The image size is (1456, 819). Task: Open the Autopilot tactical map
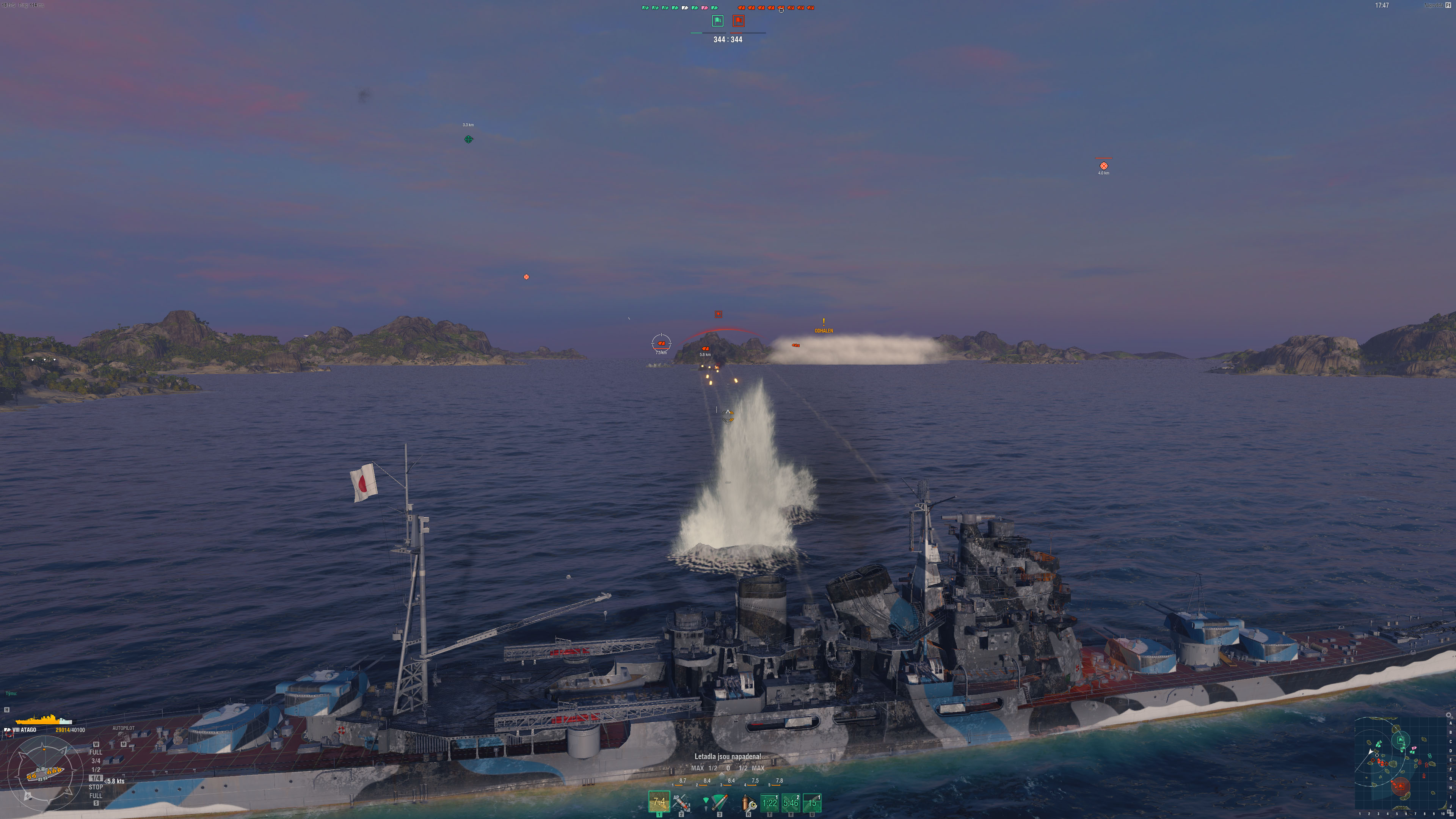[x=123, y=728]
